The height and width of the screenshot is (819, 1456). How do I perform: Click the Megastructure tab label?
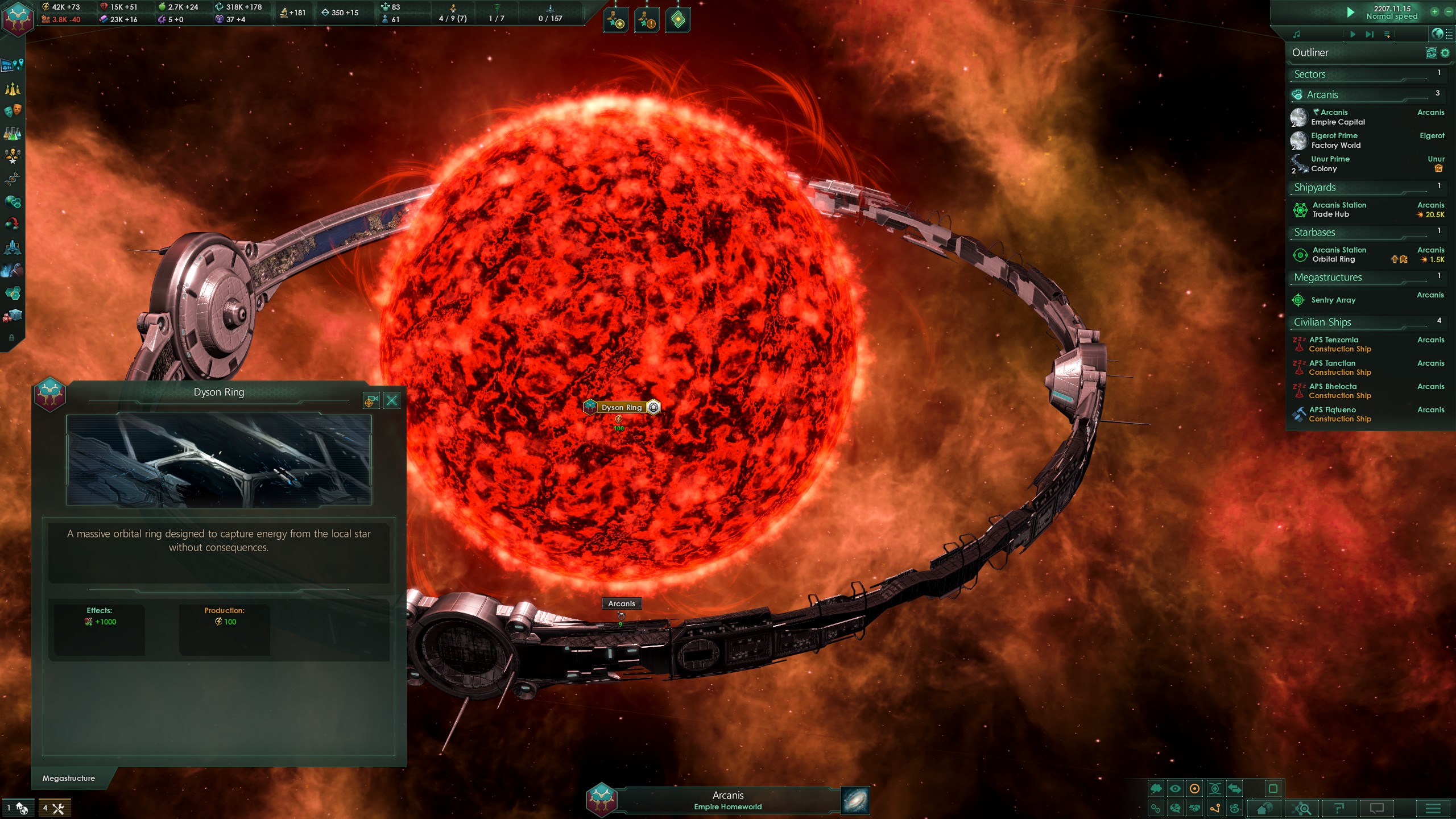coord(69,778)
